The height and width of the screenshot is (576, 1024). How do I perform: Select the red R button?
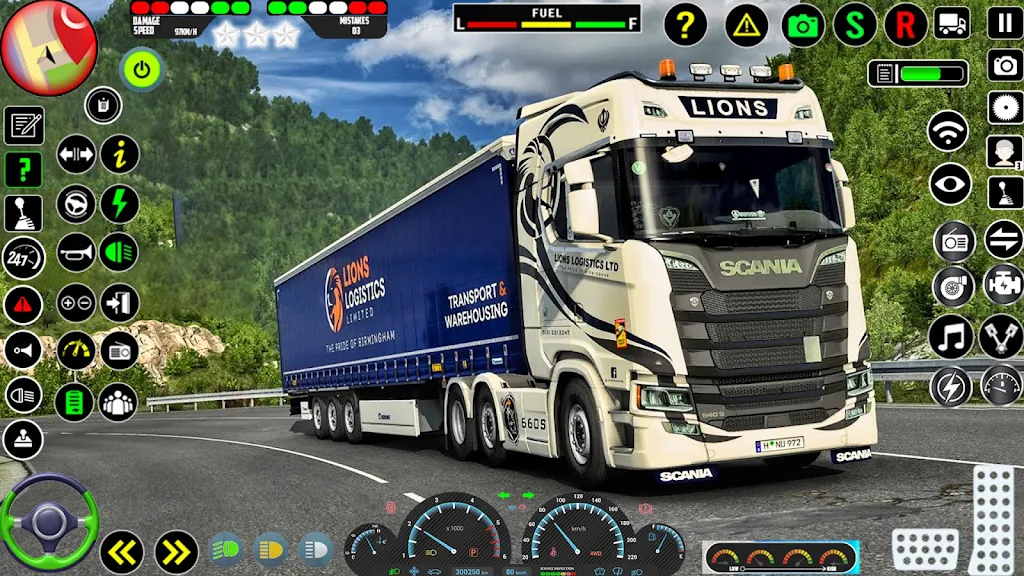pos(905,25)
